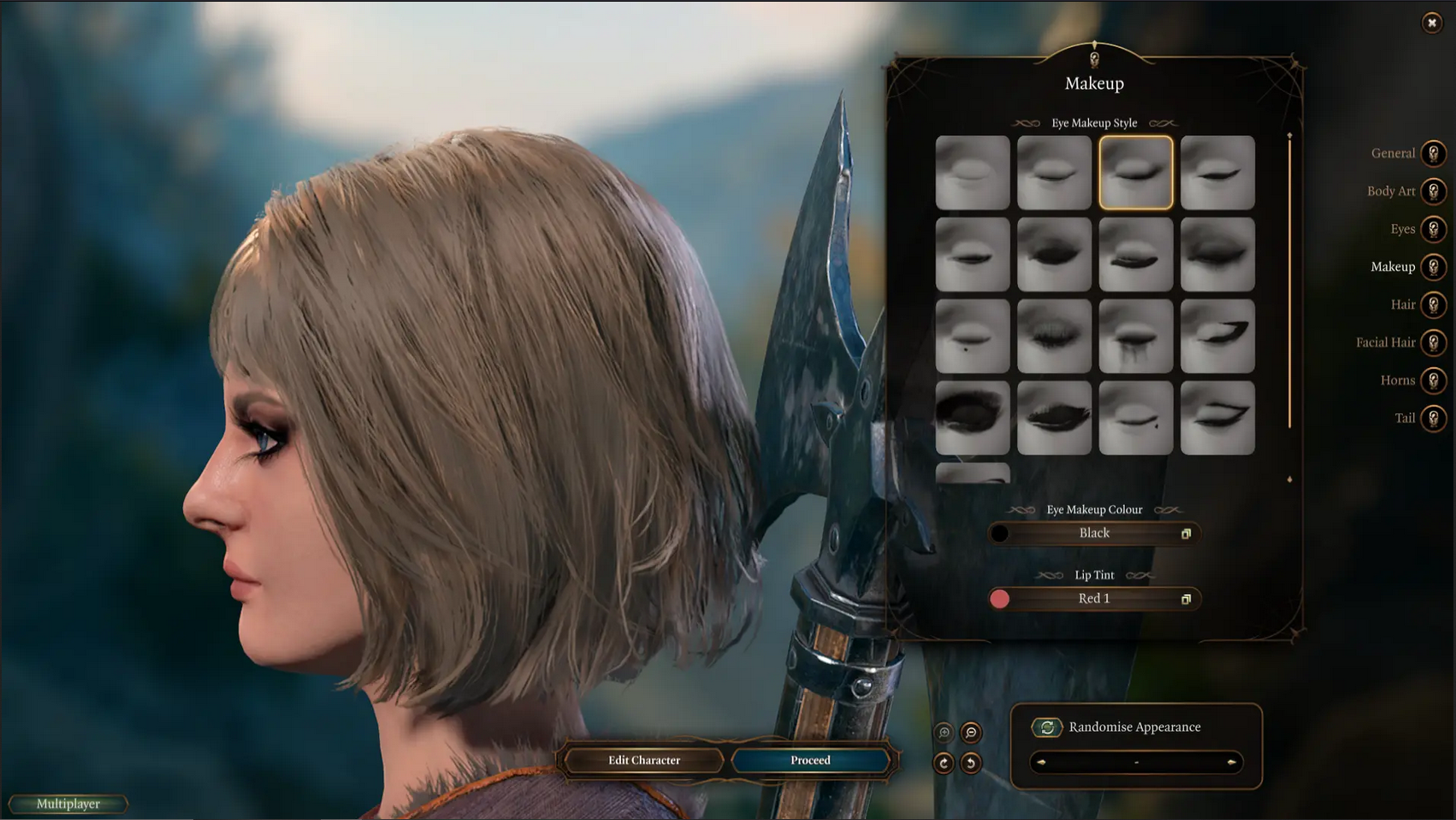Open the General appearance tab
The width and height of the screenshot is (1456, 820).
click(x=1433, y=154)
